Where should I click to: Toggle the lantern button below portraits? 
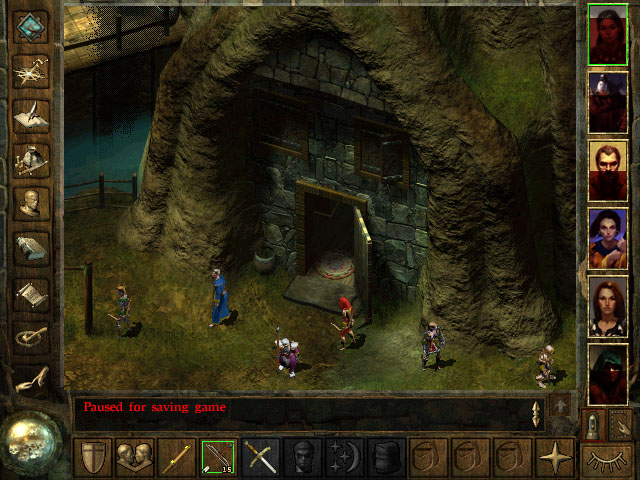tap(593, 424)
